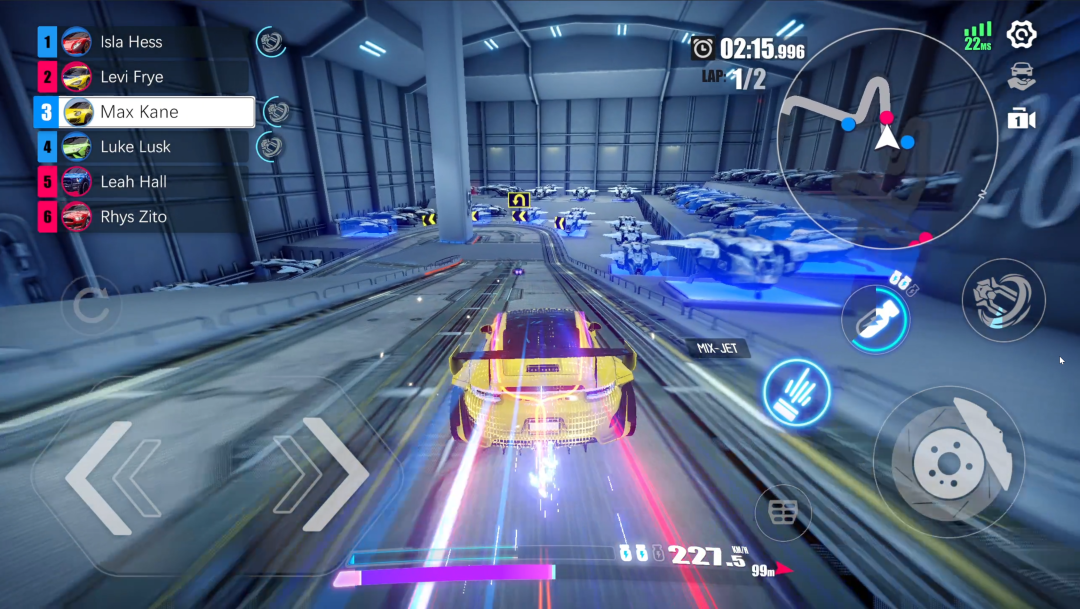1080x609 pixels.
Task: Switch camera view with the camera icon
Action: [x=1021, y=119]
